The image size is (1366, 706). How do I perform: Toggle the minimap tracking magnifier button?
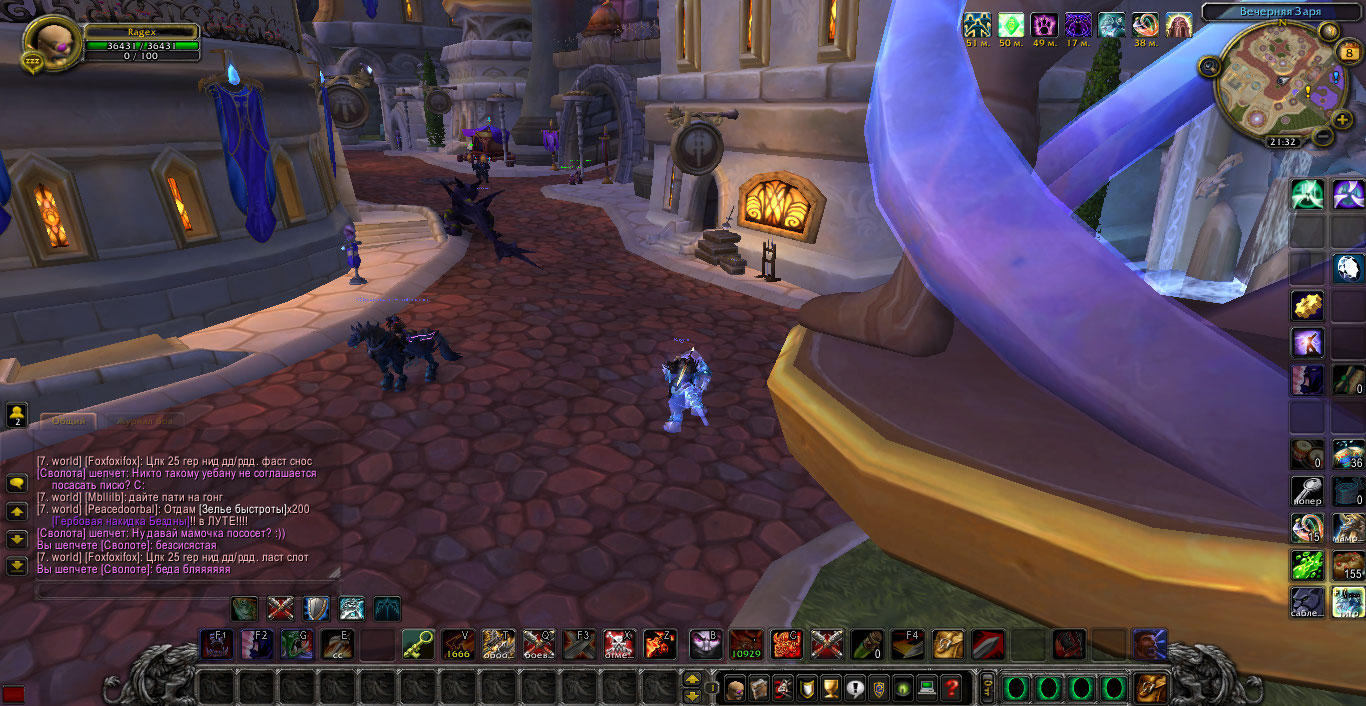pyautogui.click(x=1210, y=67)
